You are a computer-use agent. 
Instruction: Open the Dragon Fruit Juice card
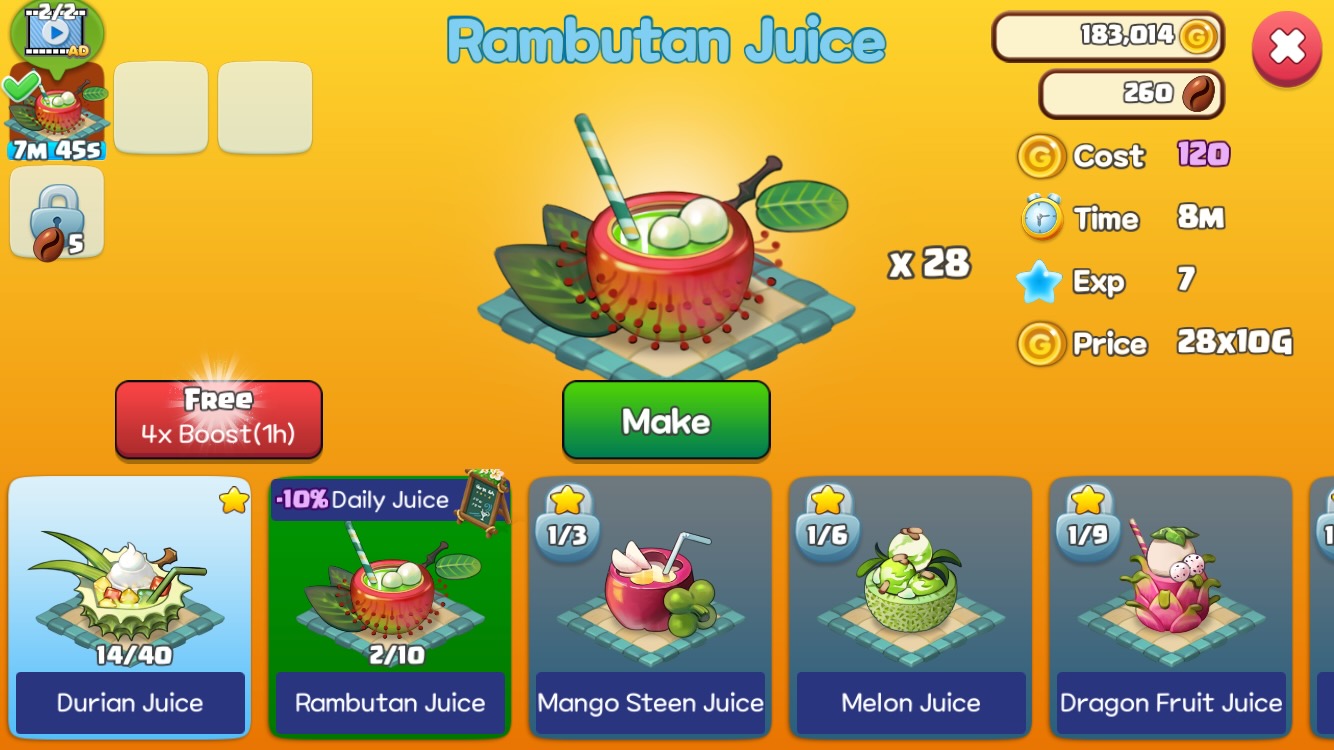pyautogui.click(x=1170, y=607)
